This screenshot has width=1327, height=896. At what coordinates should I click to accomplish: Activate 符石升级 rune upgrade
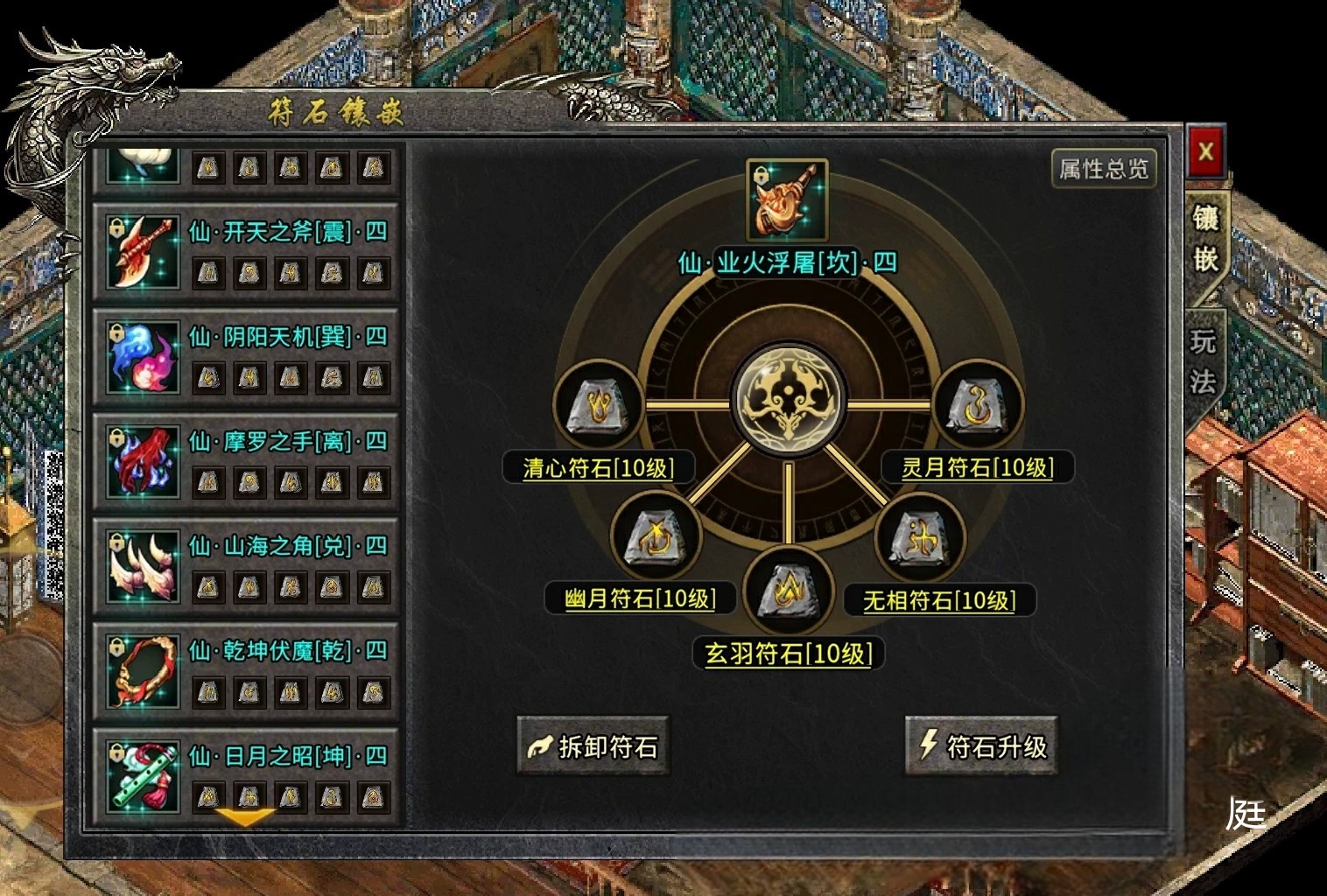(981, 746)
